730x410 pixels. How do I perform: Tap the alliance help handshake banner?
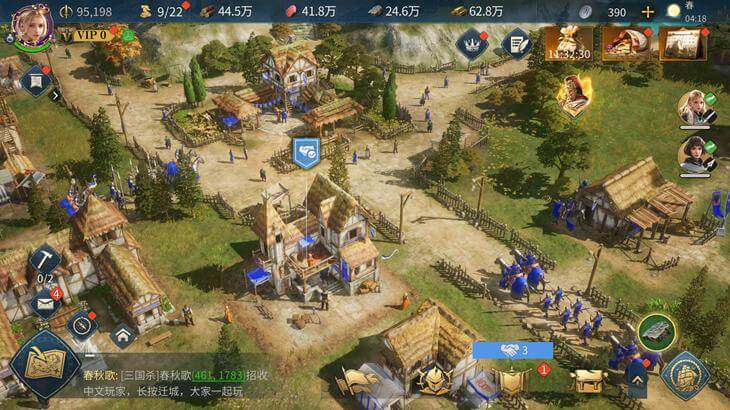click(513, 350)
